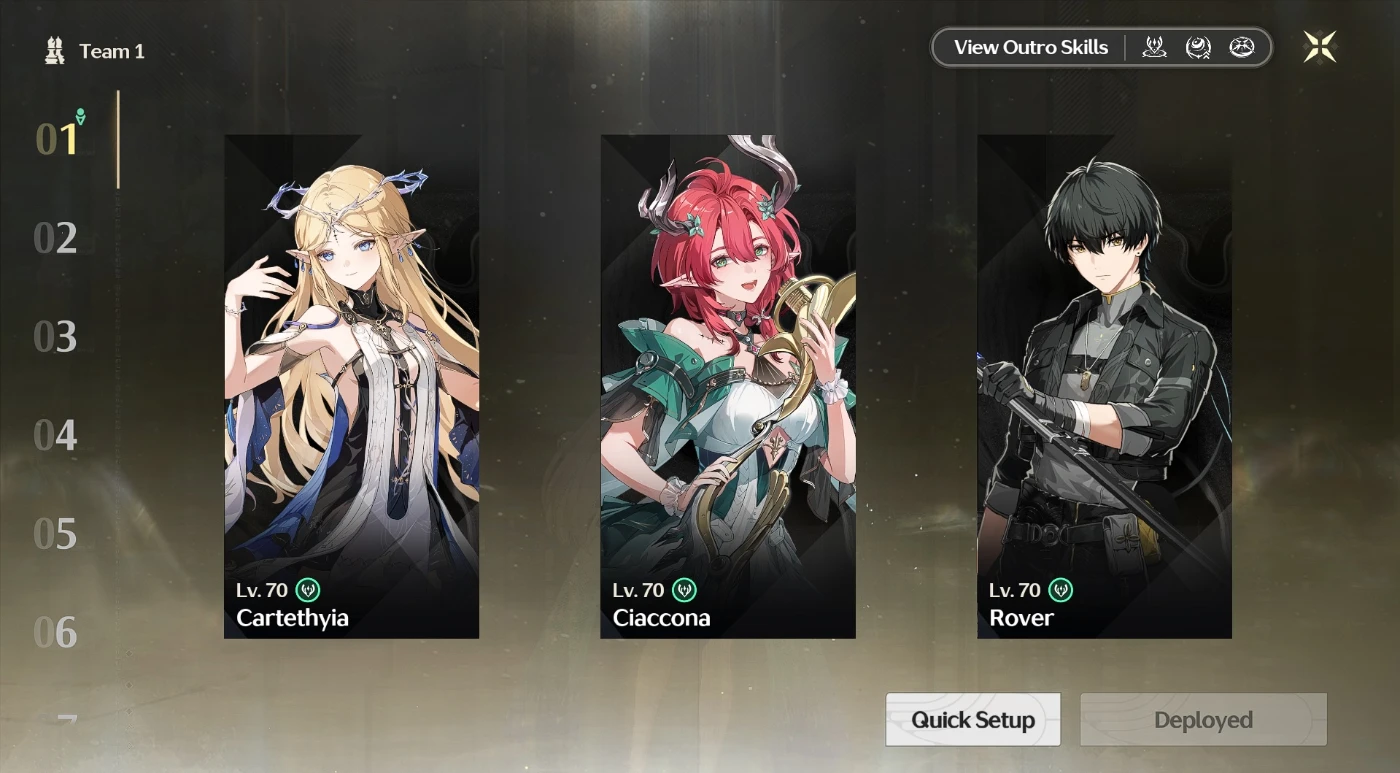Select team slot 03
Viewport: 1400px width, 773px height.
[x=55, y=337]
